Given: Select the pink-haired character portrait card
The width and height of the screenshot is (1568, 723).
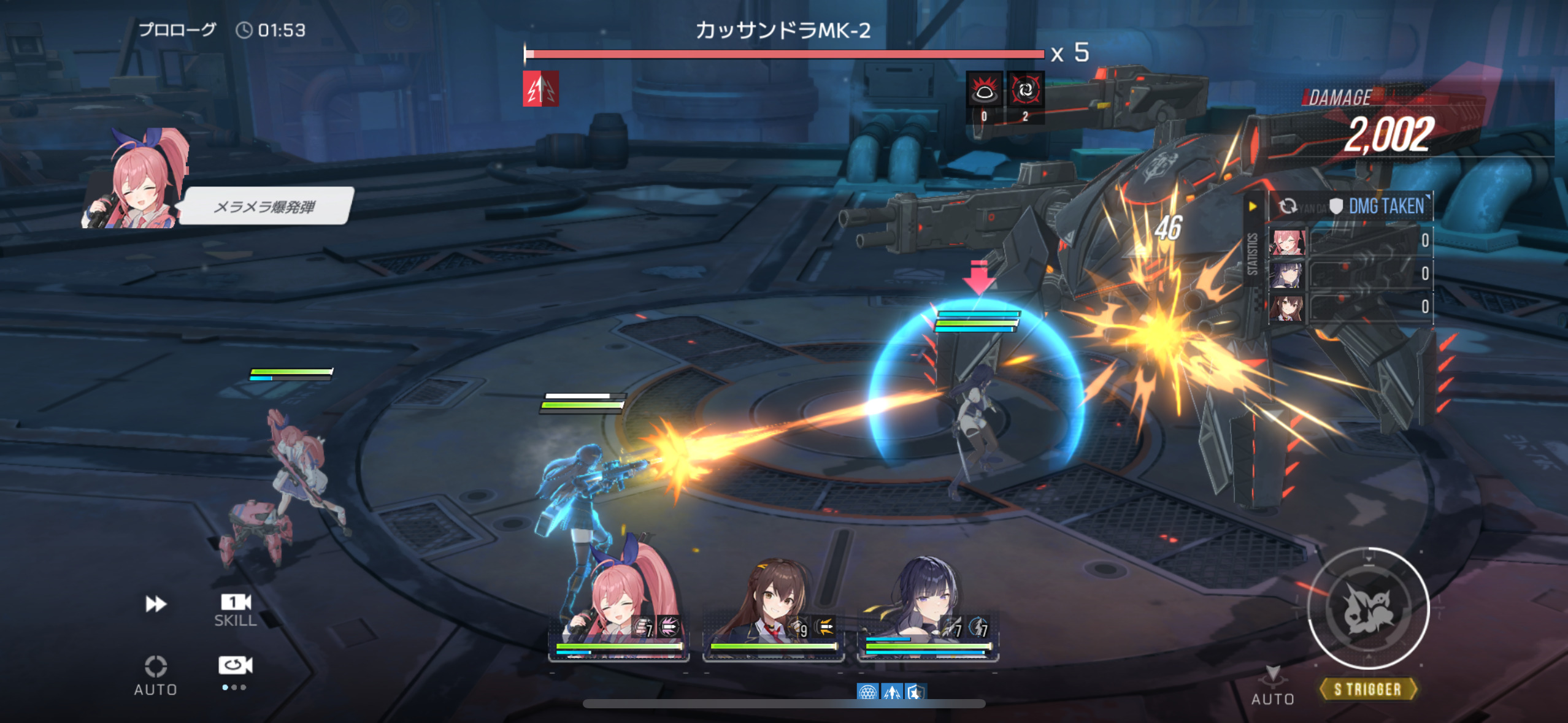Looking at the screenshot, I should (618, 613).
